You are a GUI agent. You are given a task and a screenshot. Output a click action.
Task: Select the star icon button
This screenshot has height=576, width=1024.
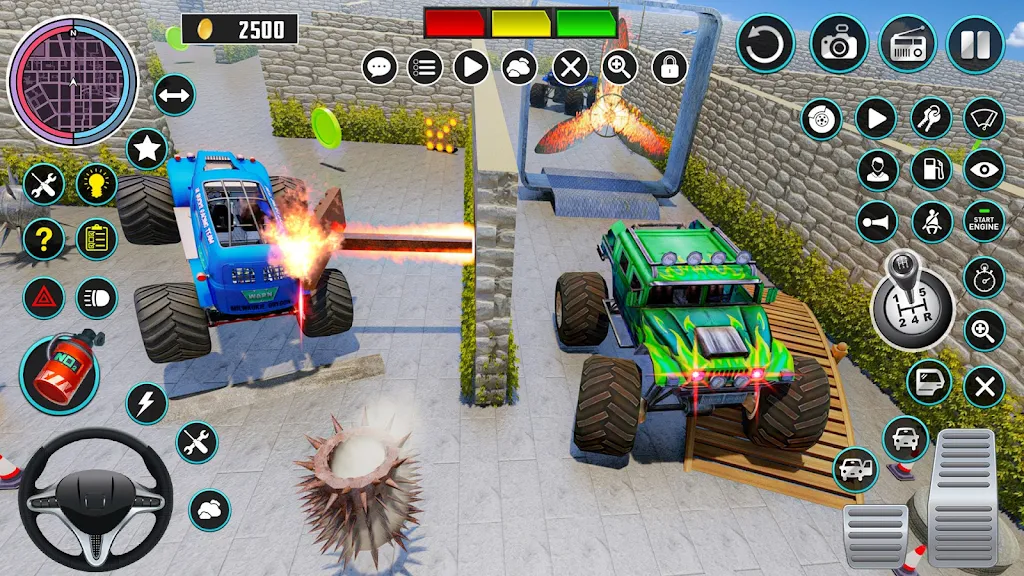147,149
